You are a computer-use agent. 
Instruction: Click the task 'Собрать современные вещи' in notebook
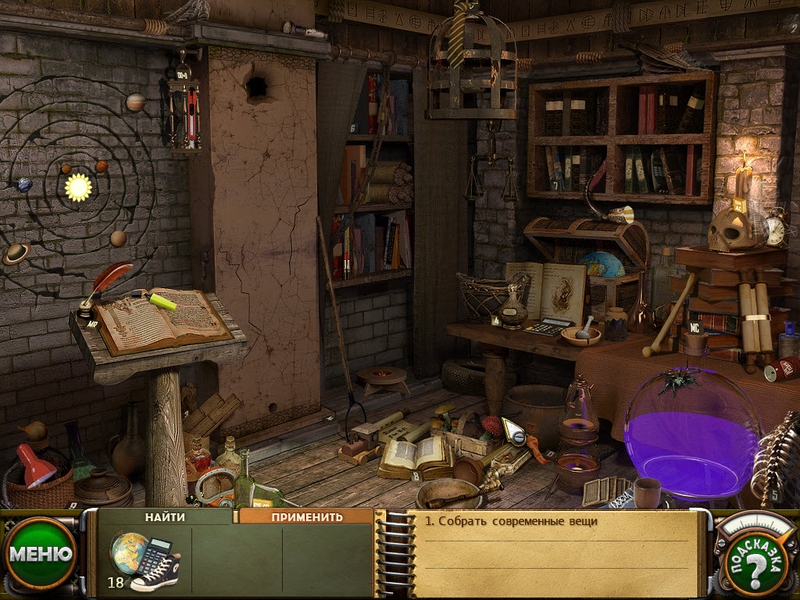click(x=510, y=521)
